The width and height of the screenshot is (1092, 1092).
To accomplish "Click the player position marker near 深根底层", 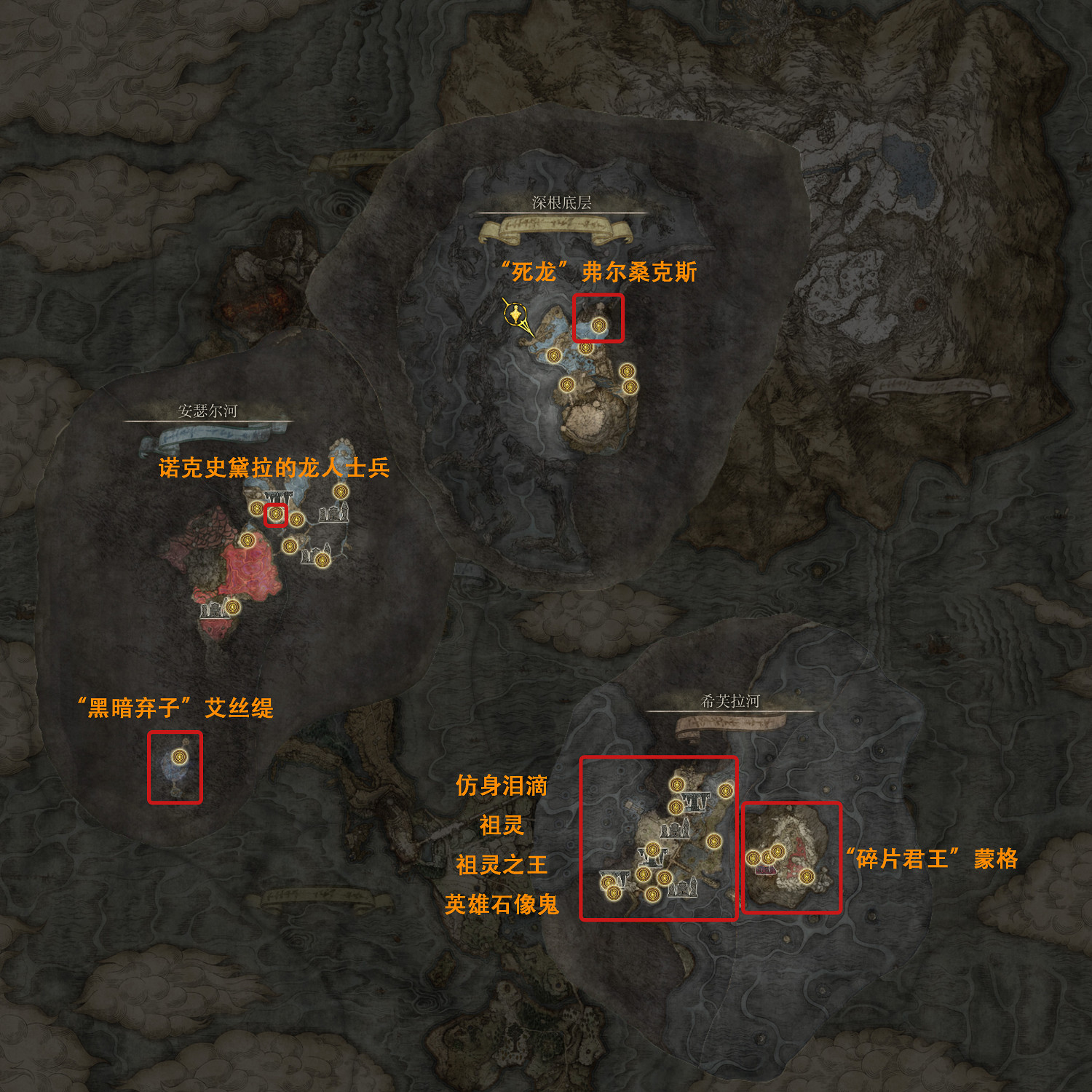I will click(x=516, y=316).
